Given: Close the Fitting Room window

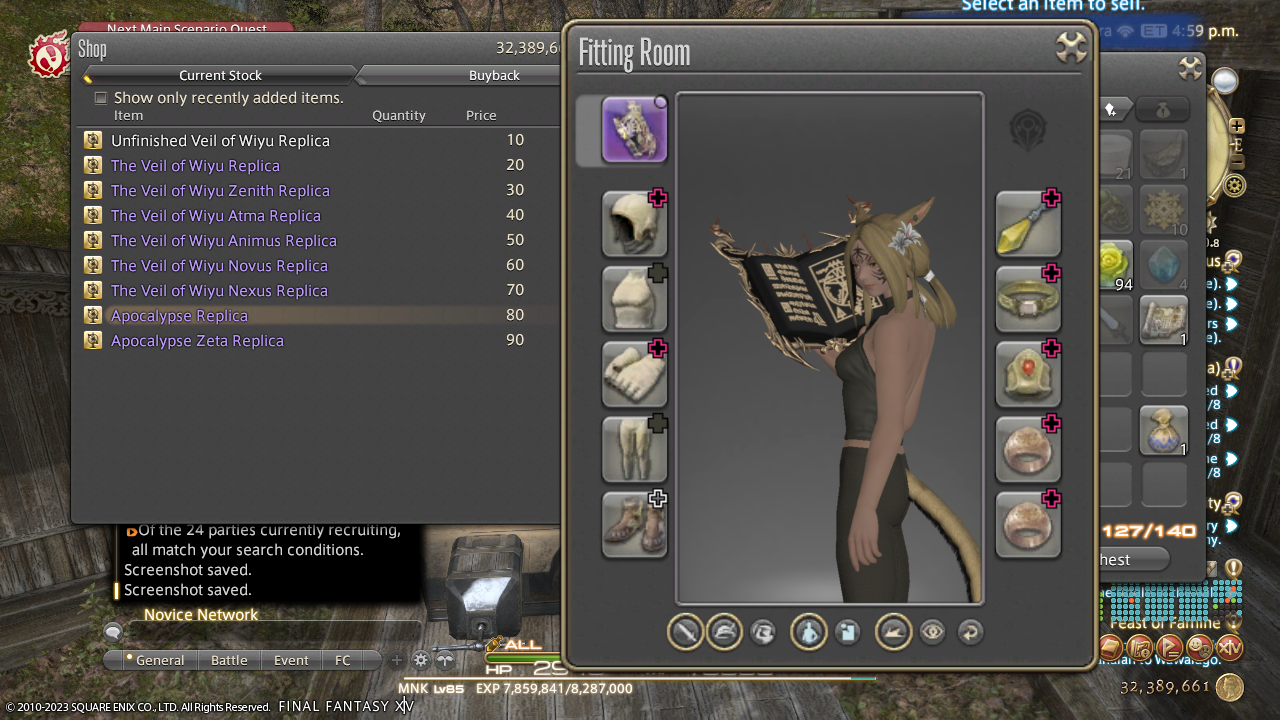Looking at the screenshot, I should 1071,47.
